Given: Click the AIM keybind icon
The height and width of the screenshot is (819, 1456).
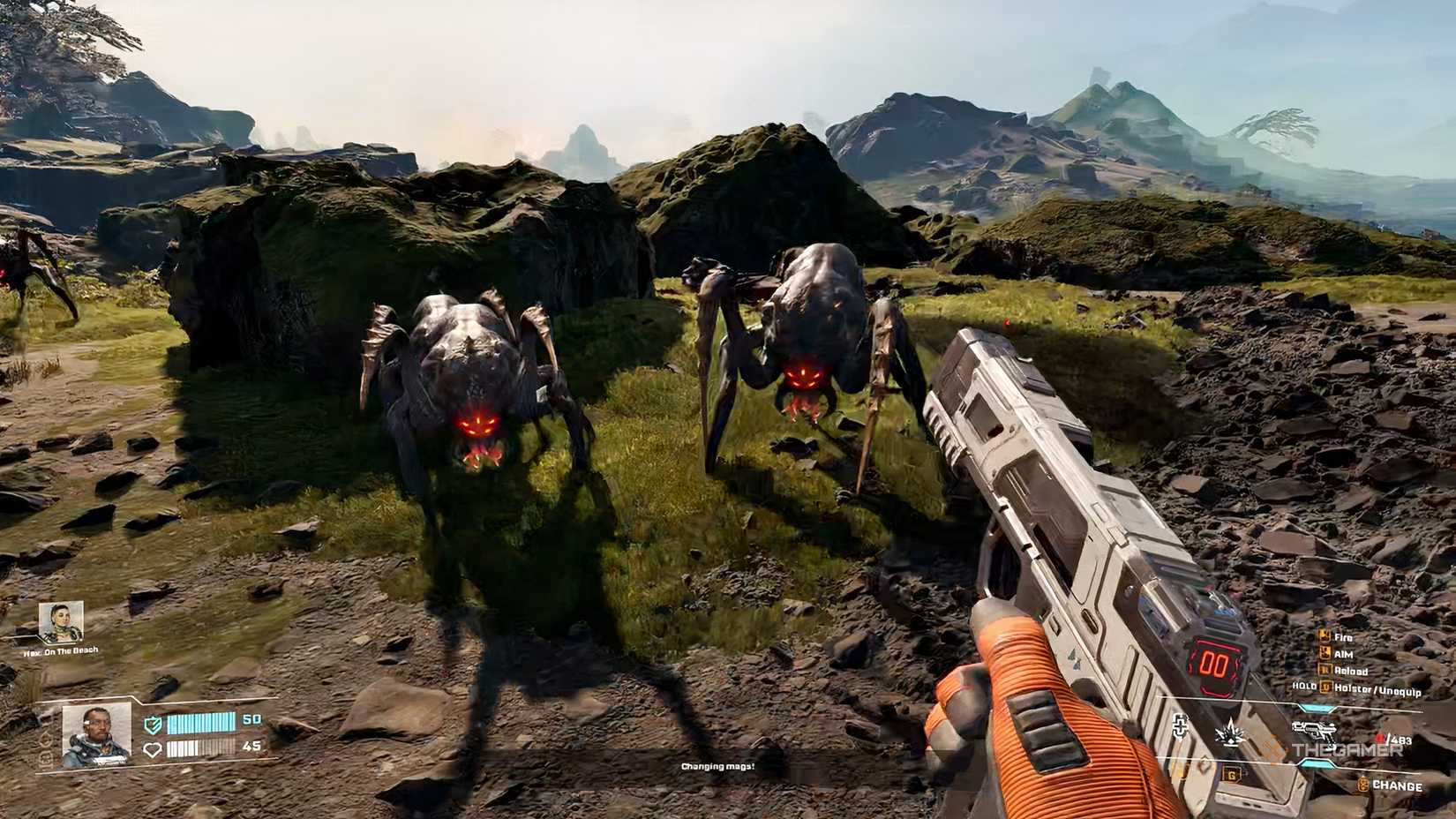Looking at the screenshot, I should [x=1325, y=651].
